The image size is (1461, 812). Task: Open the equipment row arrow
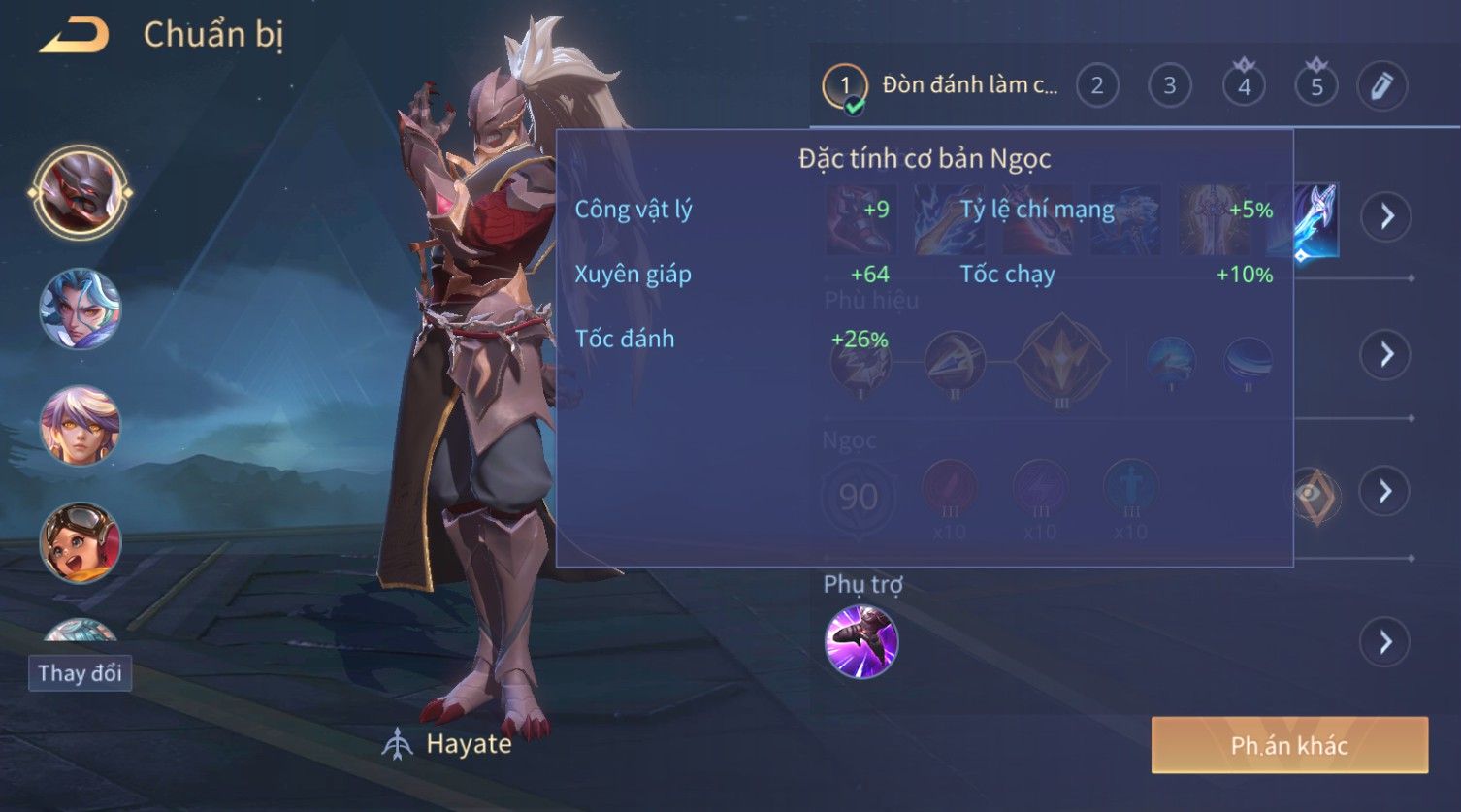click(x=1385, y=215)
